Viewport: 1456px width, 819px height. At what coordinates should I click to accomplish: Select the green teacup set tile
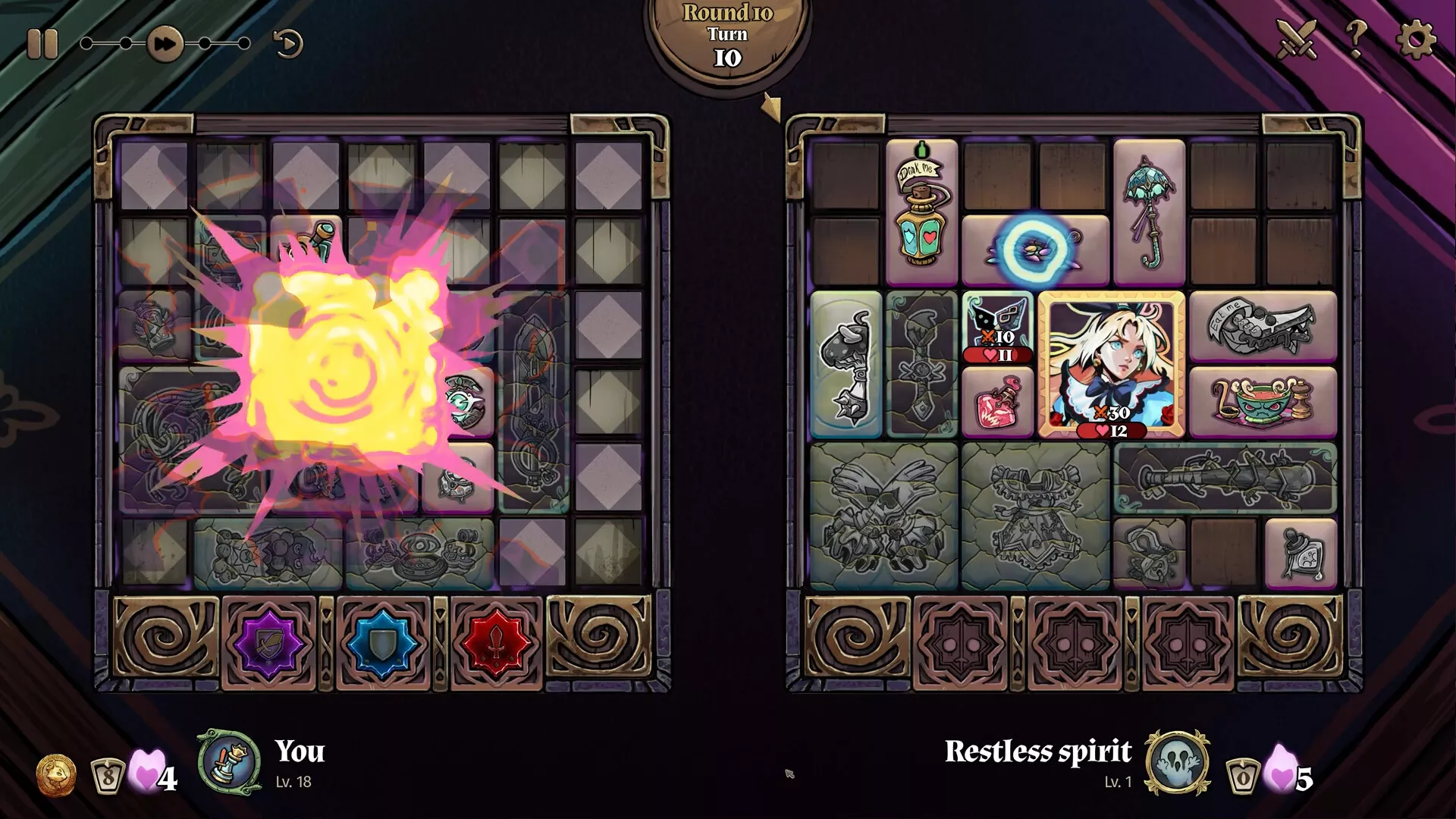point(1263,402)
